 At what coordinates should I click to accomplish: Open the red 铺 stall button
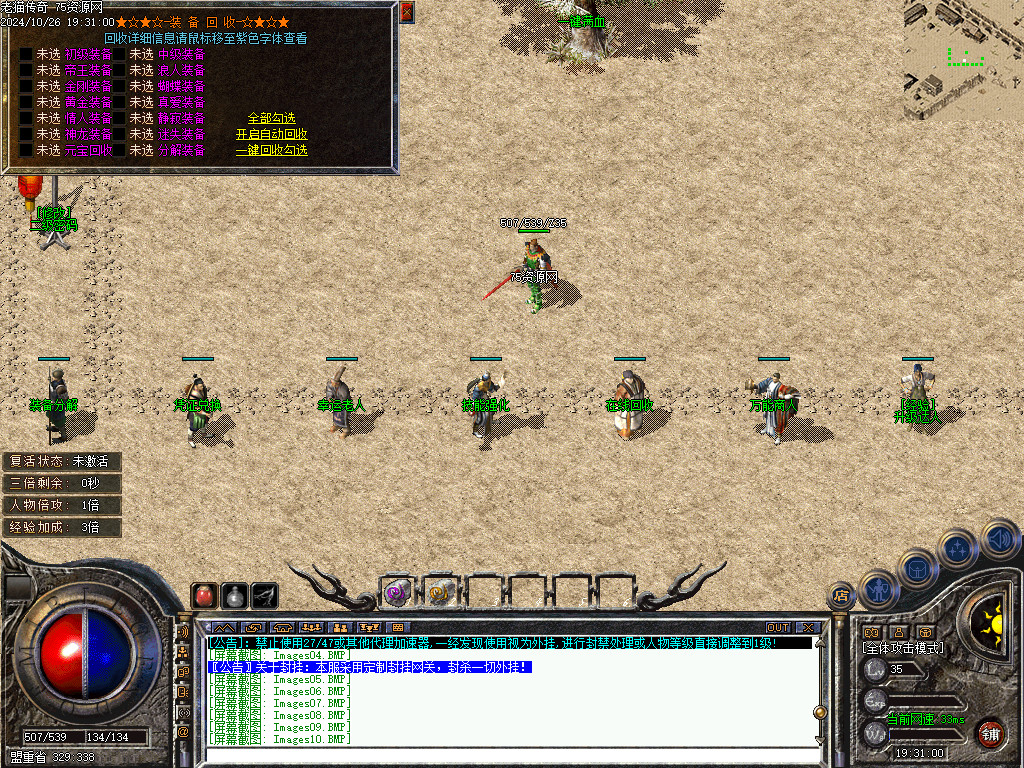[x=990, y=733]
